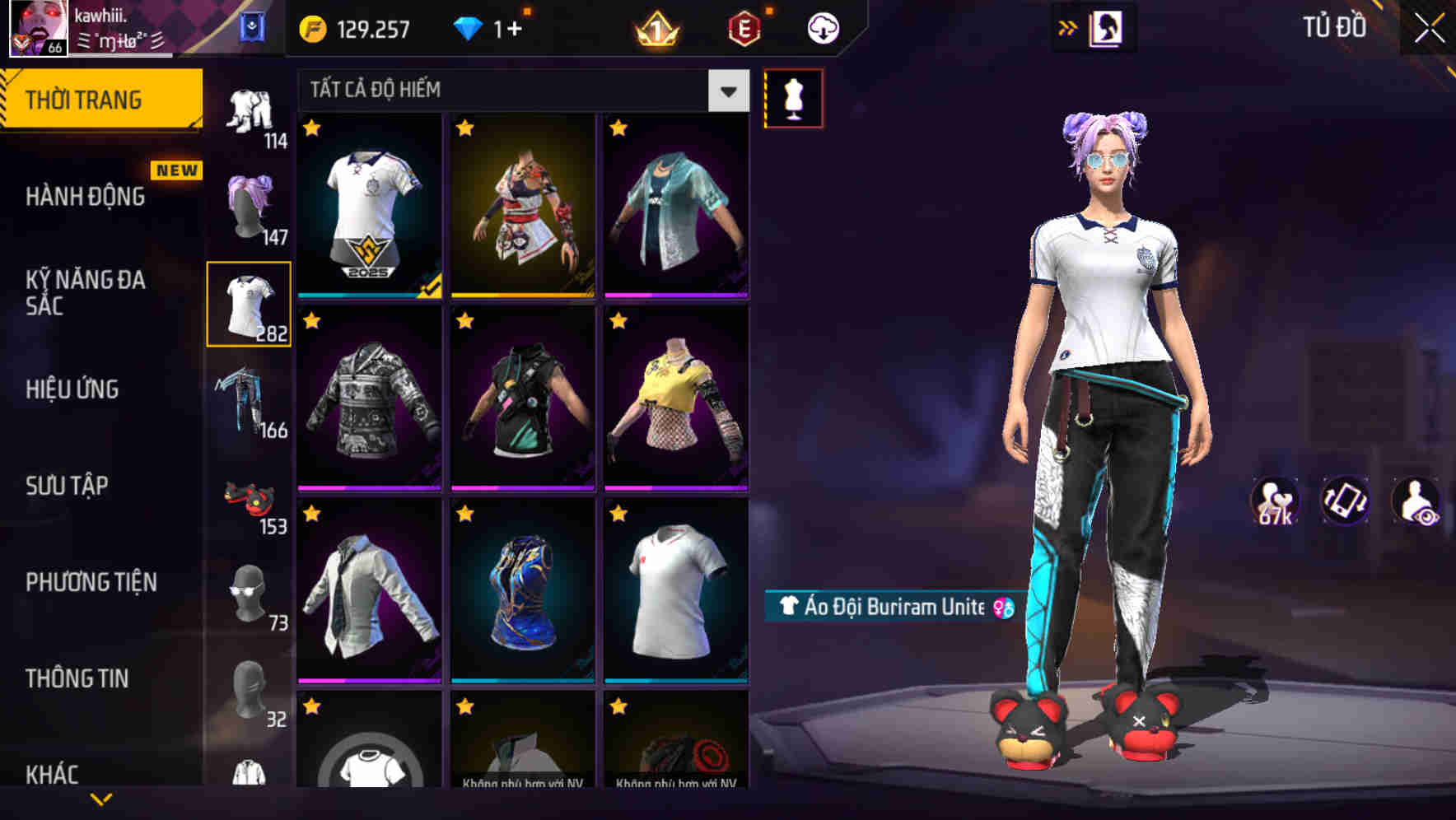The height and width of the screenshot is (820, 1456).
Task: Open the mask category with 153 items
Action: coord(250,501)
